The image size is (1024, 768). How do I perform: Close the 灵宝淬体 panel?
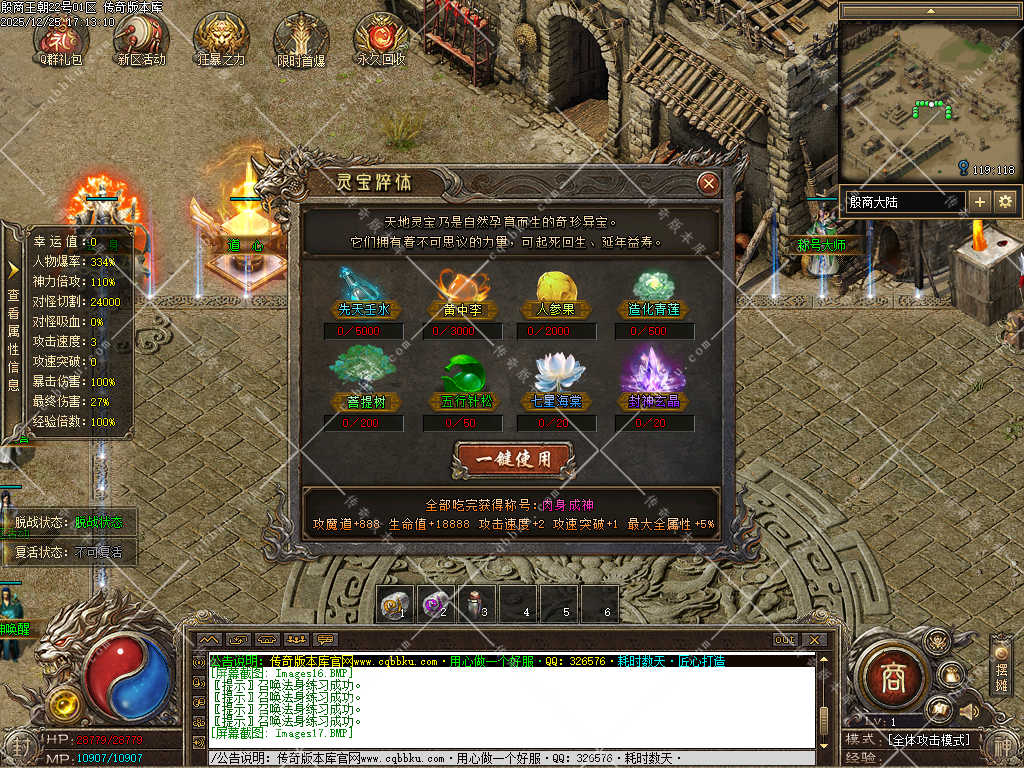point(708,183)
